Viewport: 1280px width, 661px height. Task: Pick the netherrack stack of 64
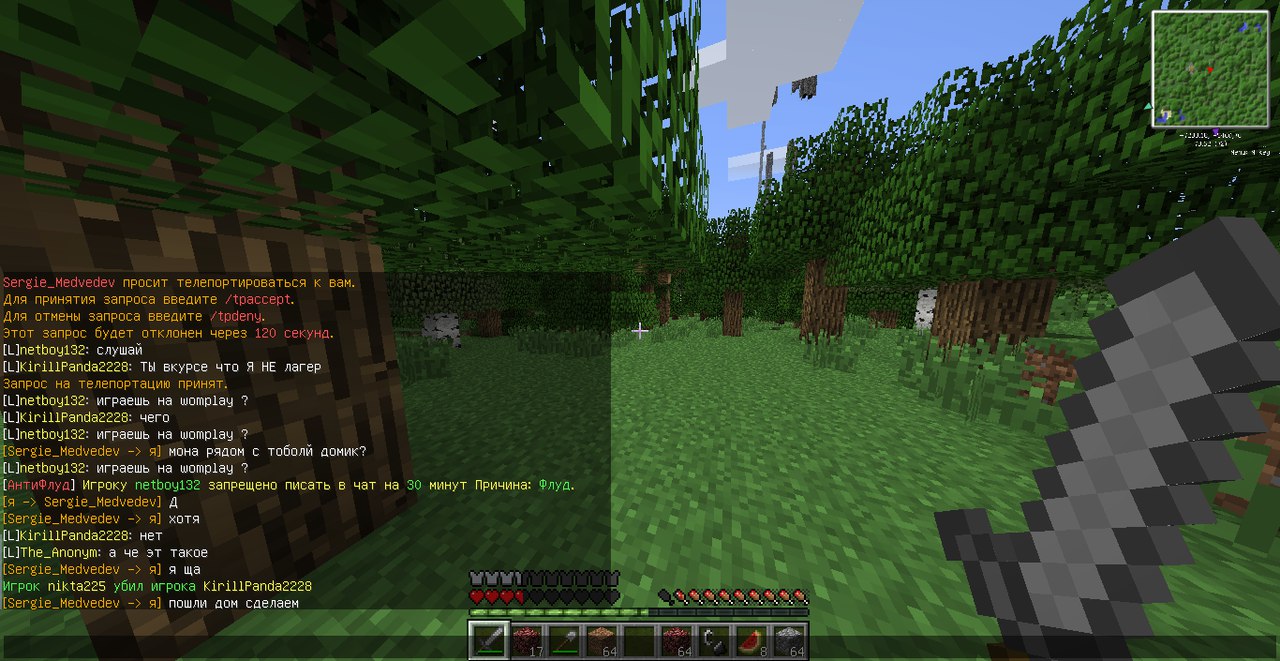[x=677, y=640]
